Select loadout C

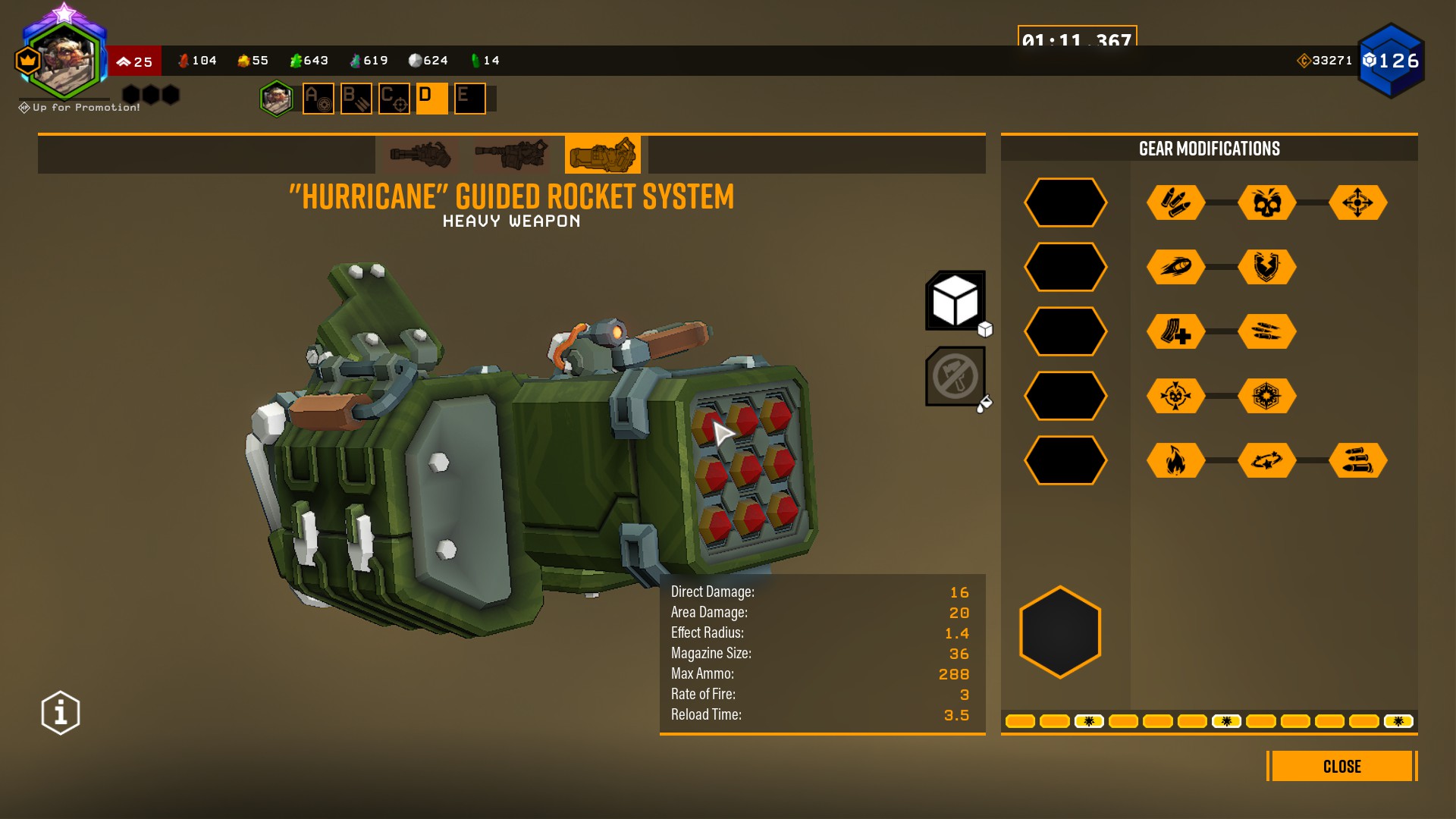tap(394, 99)
